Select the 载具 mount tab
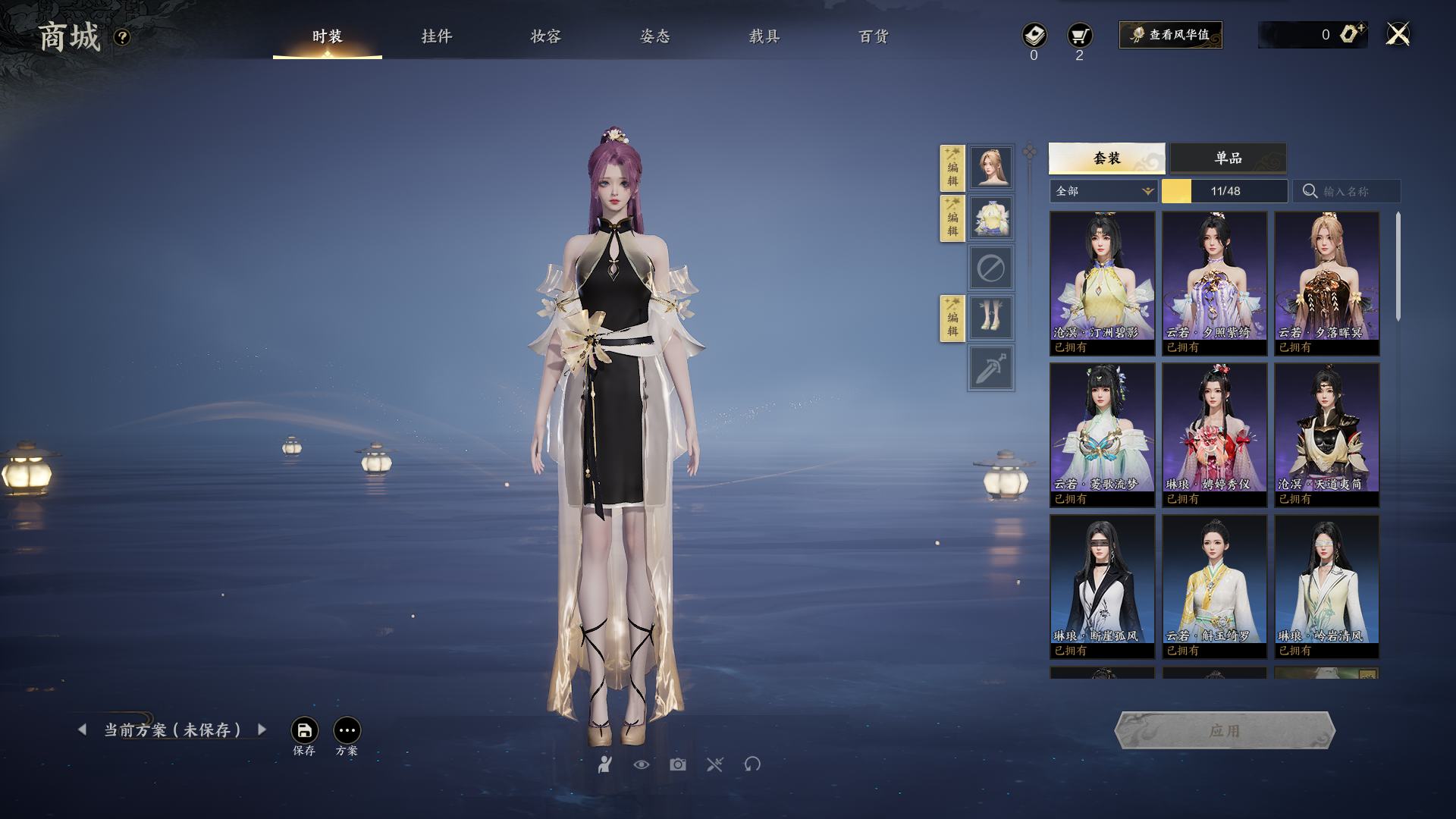Screen dimensions: 1456x819 pyautogui.click(x=764, y=36)
